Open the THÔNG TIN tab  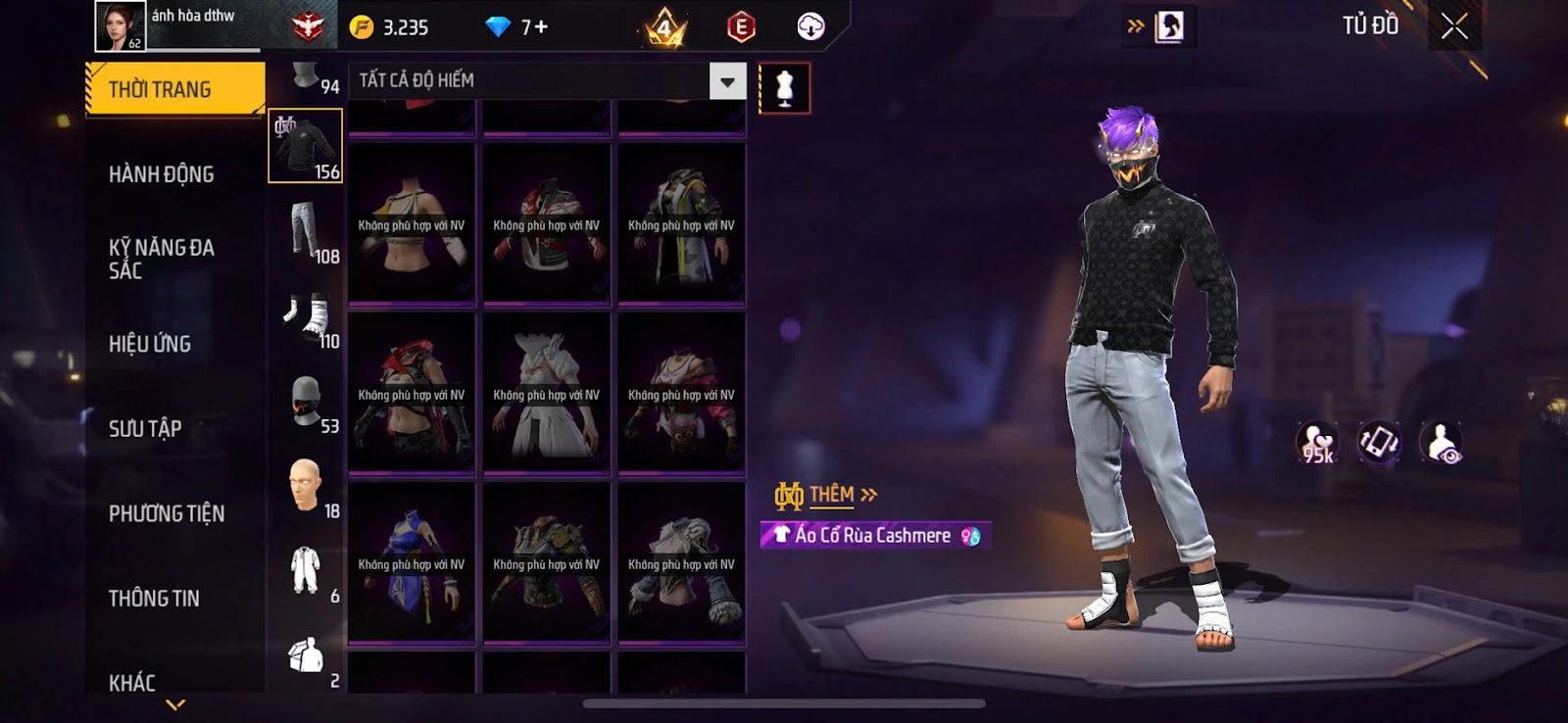click(154, 598)
